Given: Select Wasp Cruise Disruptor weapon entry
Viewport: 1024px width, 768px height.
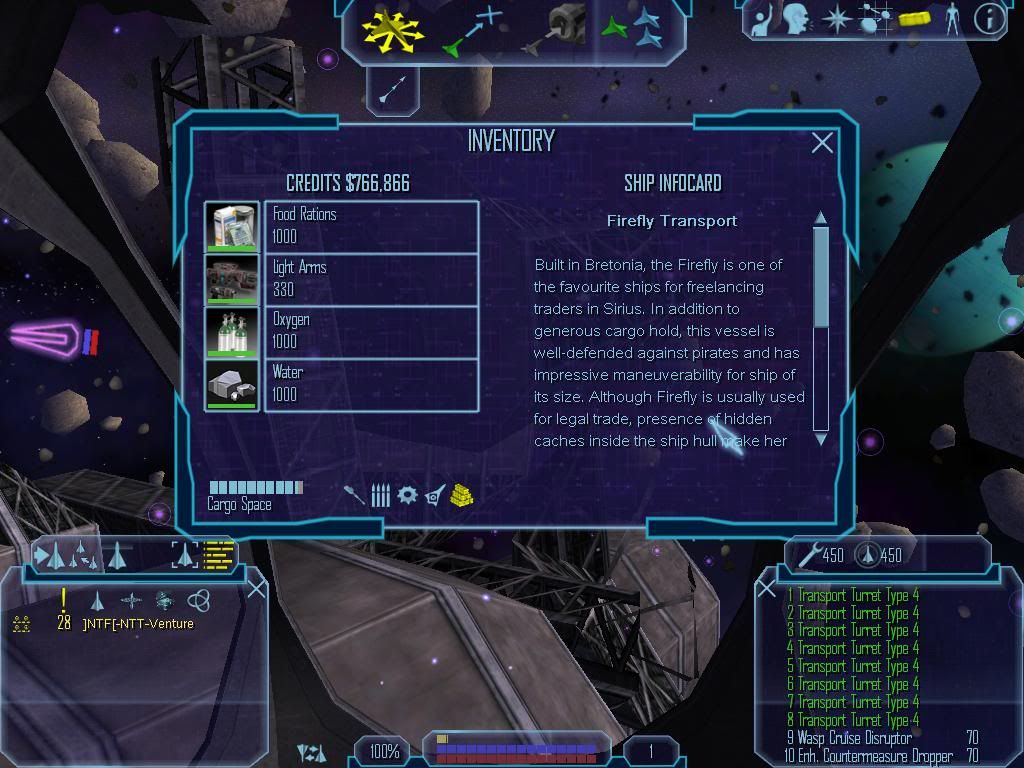Looking at the screenshot, I should 855,738.
